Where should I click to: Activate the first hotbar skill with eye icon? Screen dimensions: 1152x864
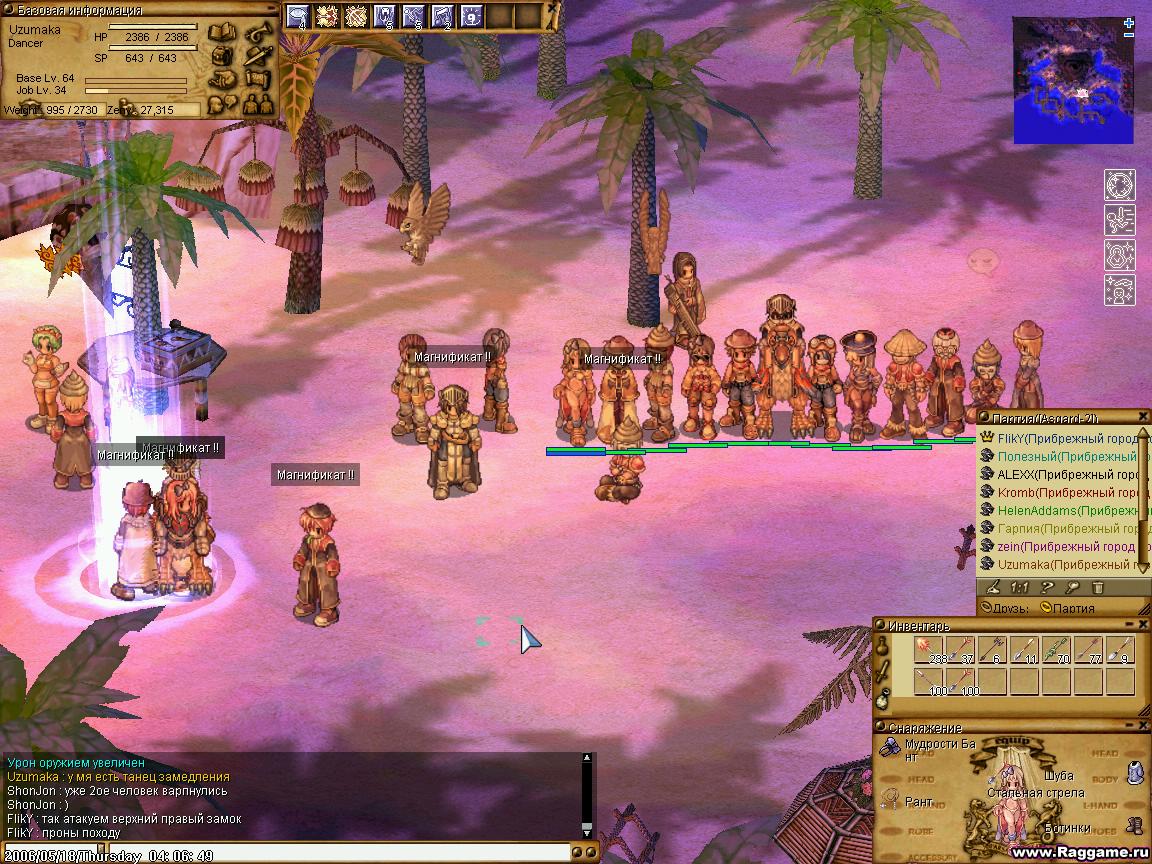(298, 15)
